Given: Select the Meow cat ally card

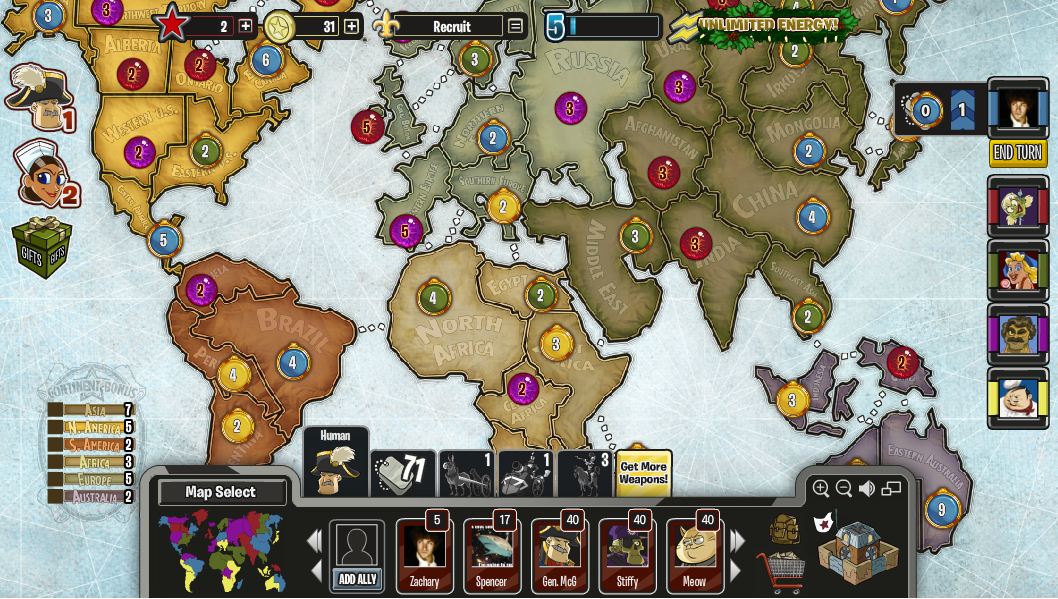Looking at the screenshot, I should (x=695, y=555).
